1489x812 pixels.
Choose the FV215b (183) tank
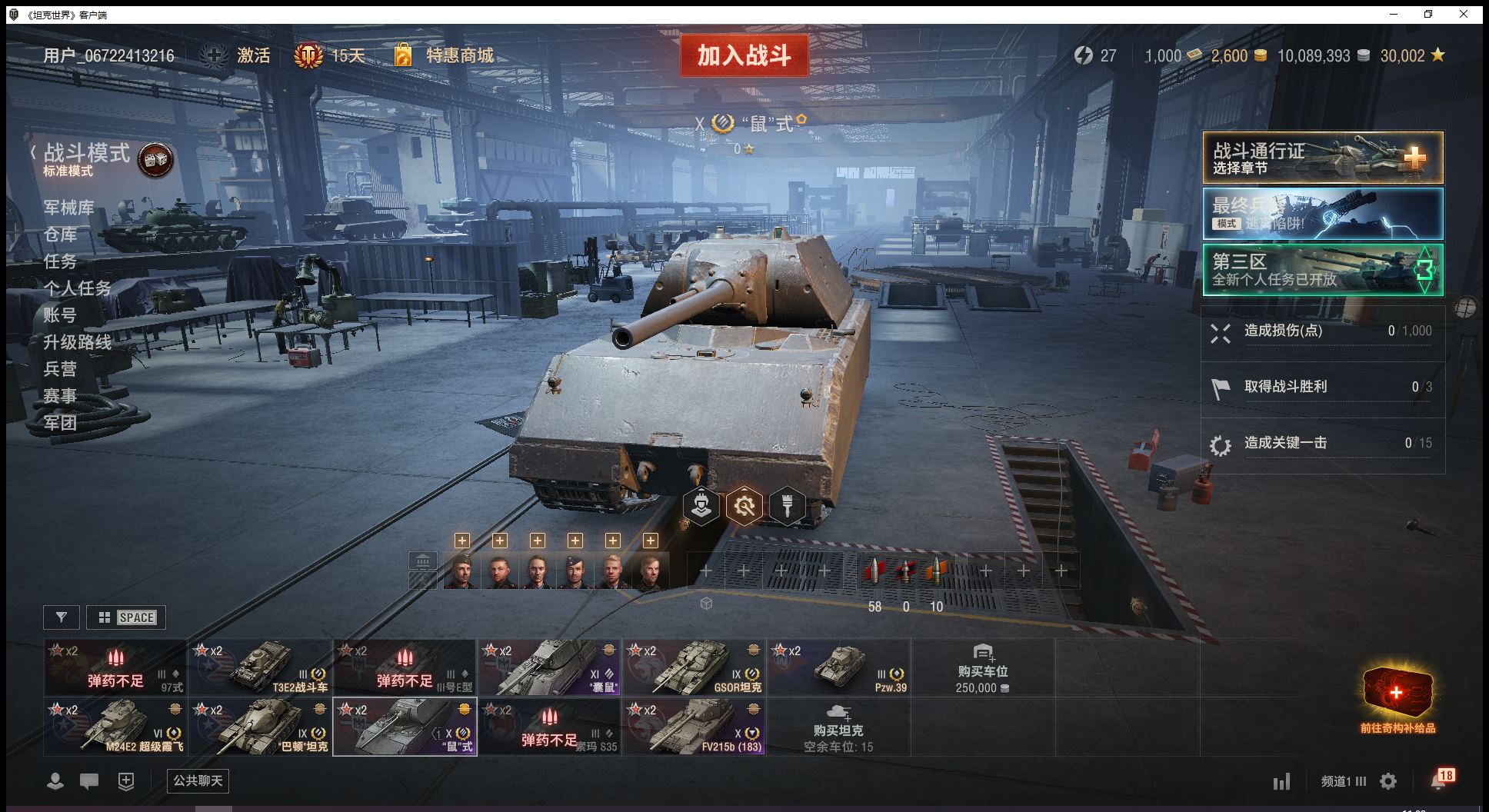tap(694, 726)
